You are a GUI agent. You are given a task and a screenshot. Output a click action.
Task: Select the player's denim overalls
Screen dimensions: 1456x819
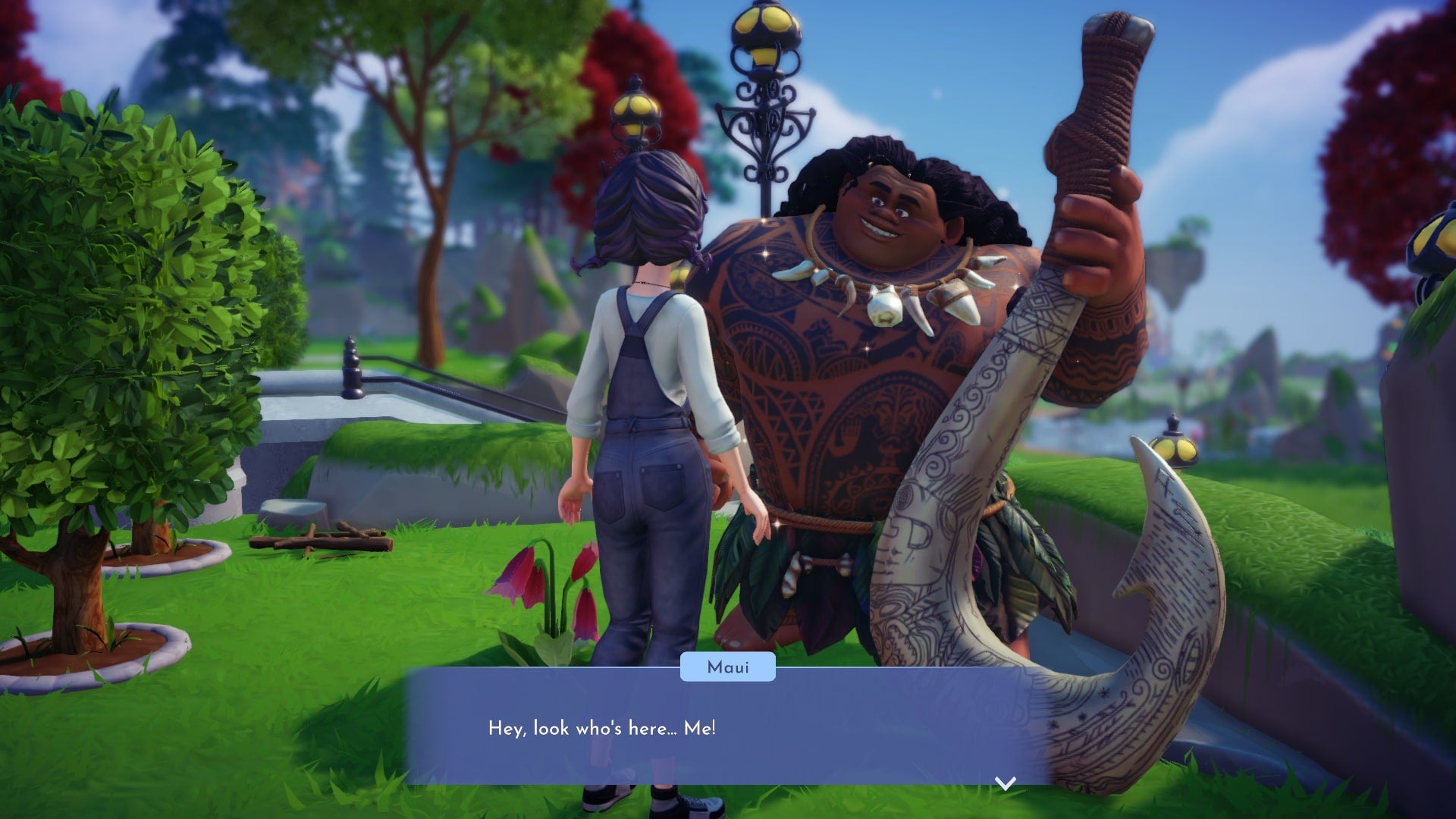[x=652, y=455]
